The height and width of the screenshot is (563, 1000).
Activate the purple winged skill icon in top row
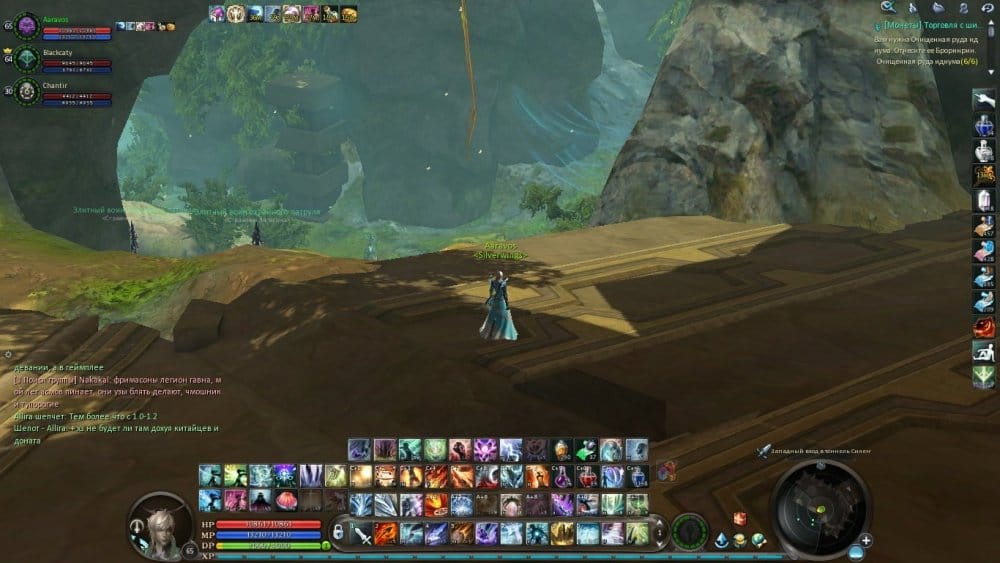pos(486,450)
